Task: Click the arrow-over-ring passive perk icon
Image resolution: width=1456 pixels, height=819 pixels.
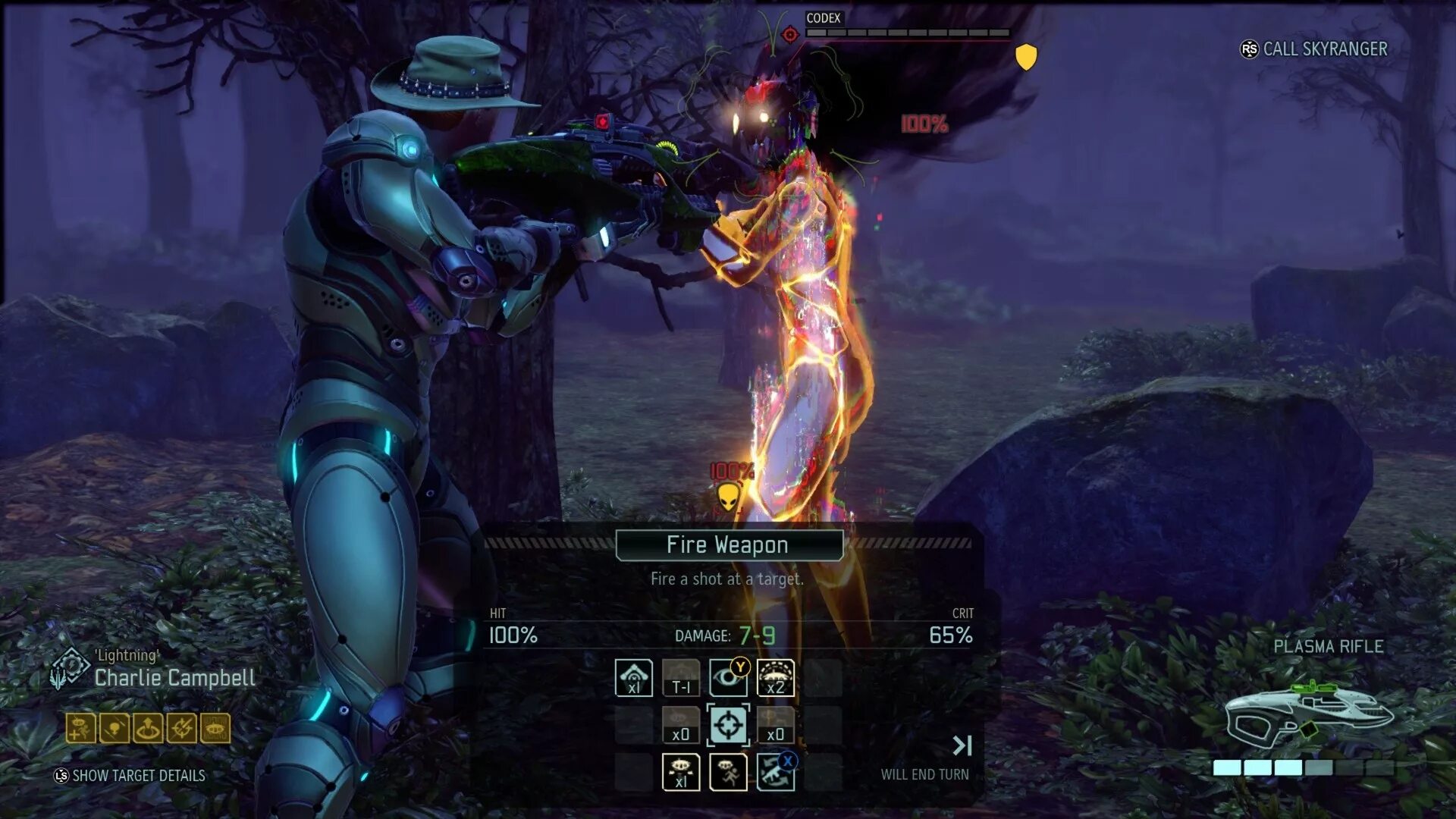Action: [x=147, y=728]
